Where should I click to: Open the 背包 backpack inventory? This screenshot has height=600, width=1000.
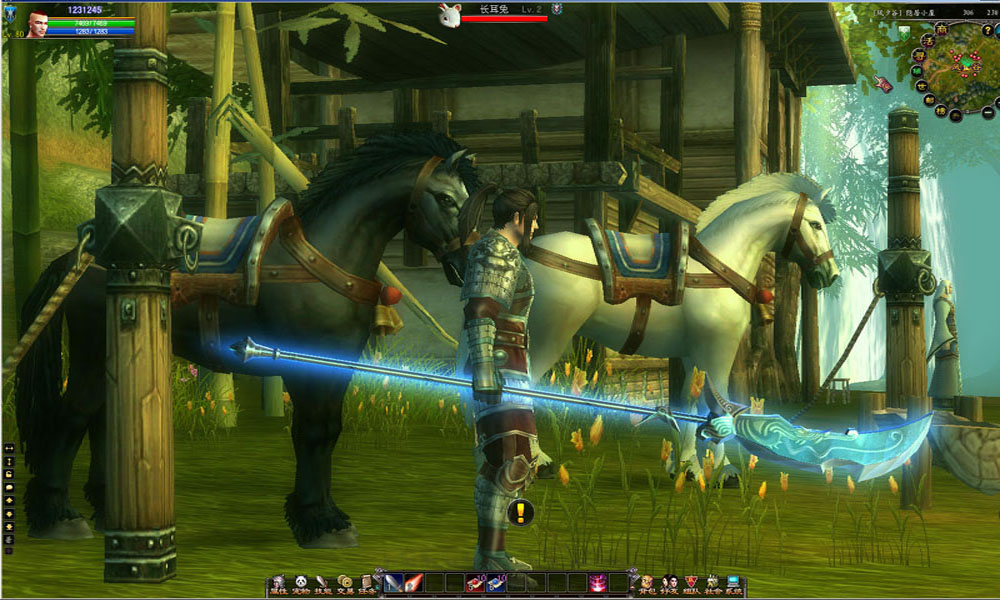click(x=647, y=583)
